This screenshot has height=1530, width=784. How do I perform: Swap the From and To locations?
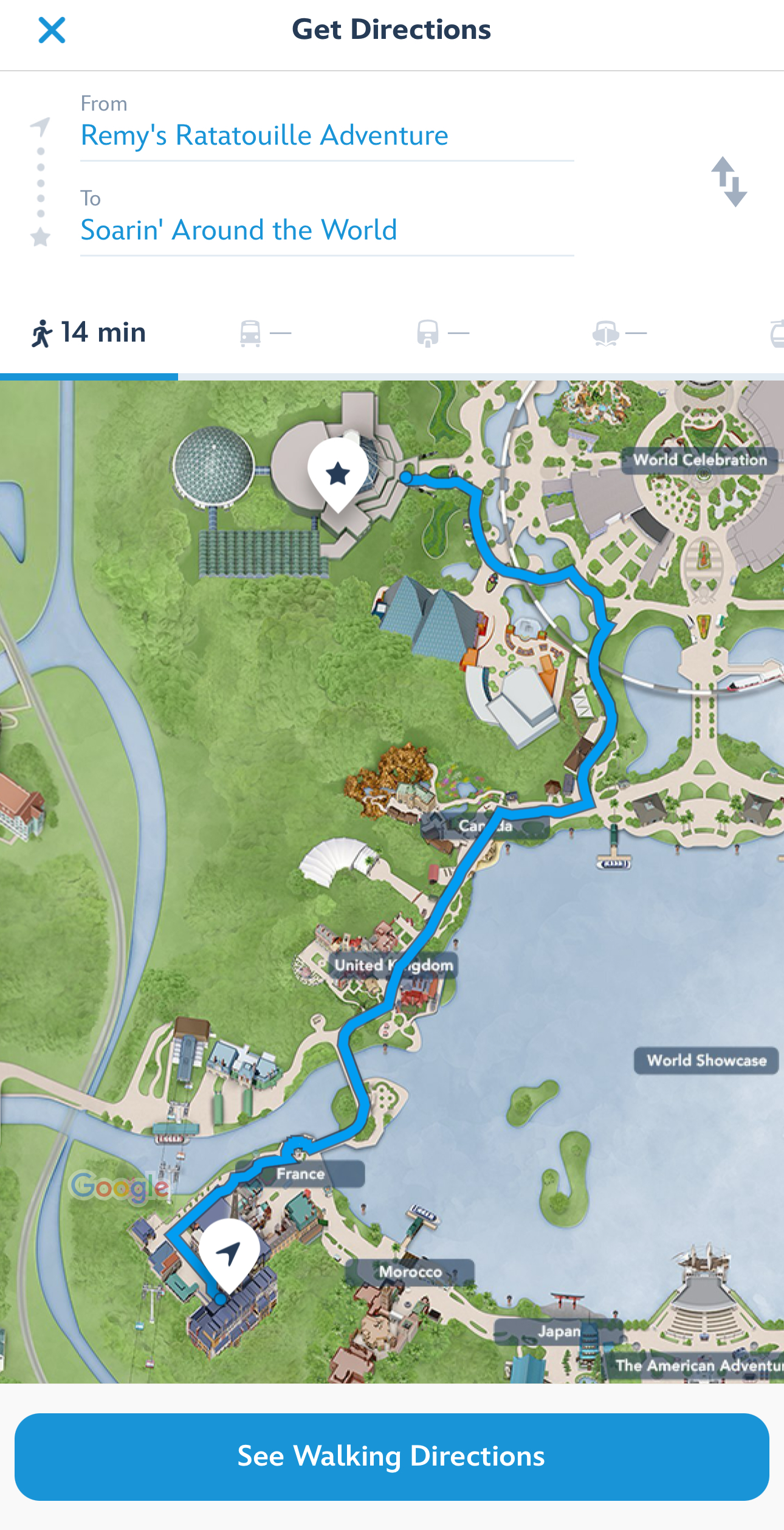(729, 182)
